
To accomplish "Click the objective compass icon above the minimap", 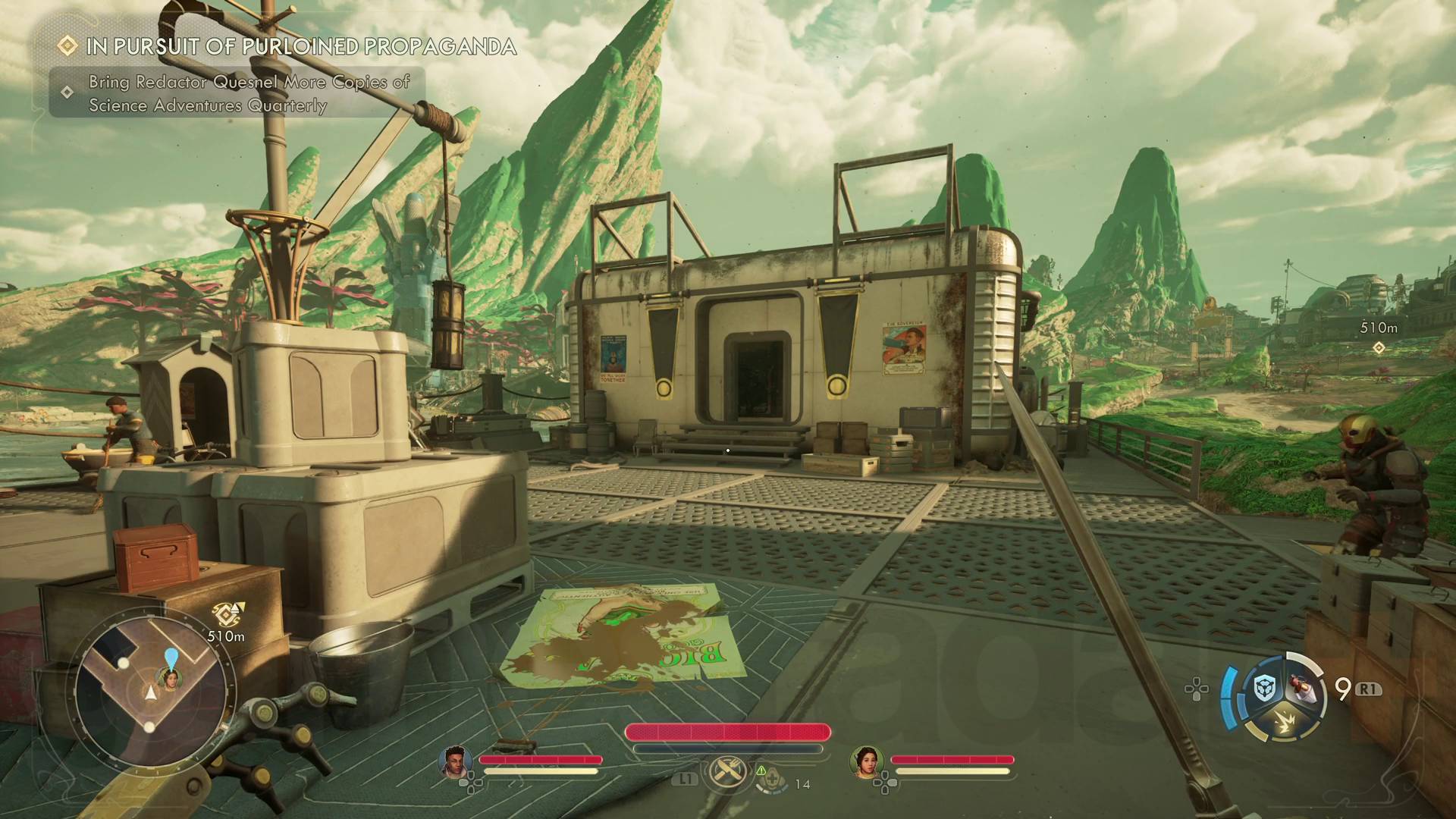I will [225, 613].
